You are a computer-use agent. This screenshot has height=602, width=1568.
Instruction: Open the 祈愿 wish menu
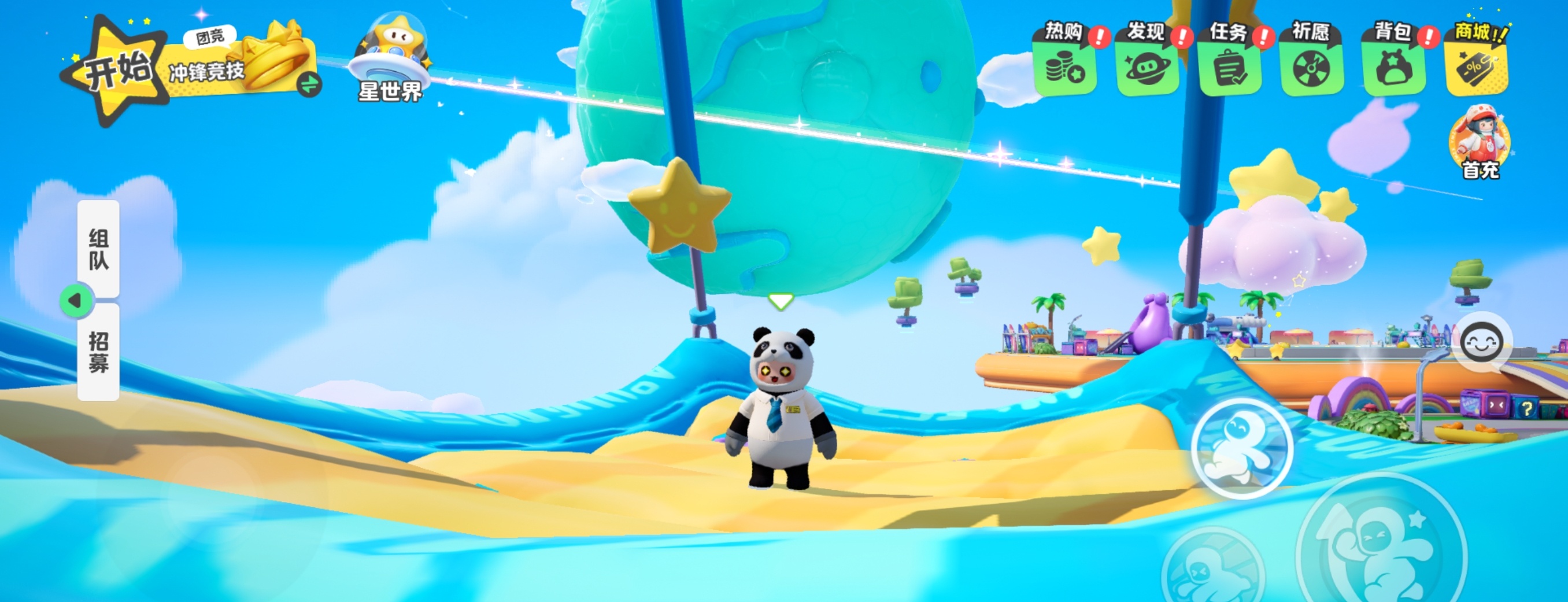[1311, 60]
